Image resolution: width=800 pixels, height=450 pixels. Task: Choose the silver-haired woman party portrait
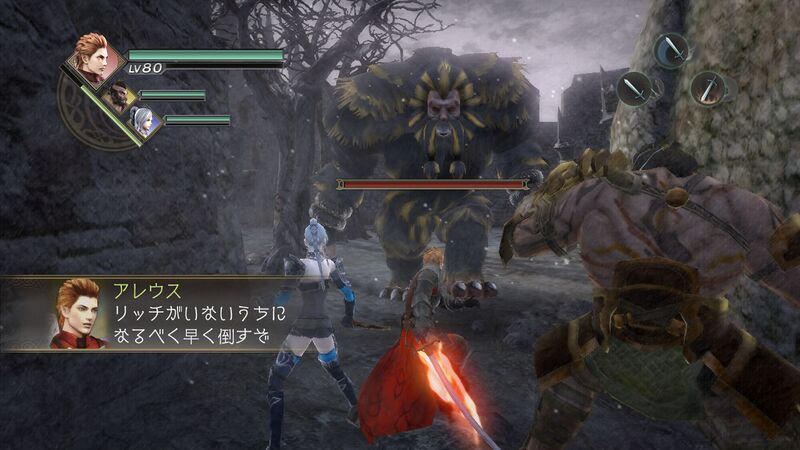pos(143,122)
